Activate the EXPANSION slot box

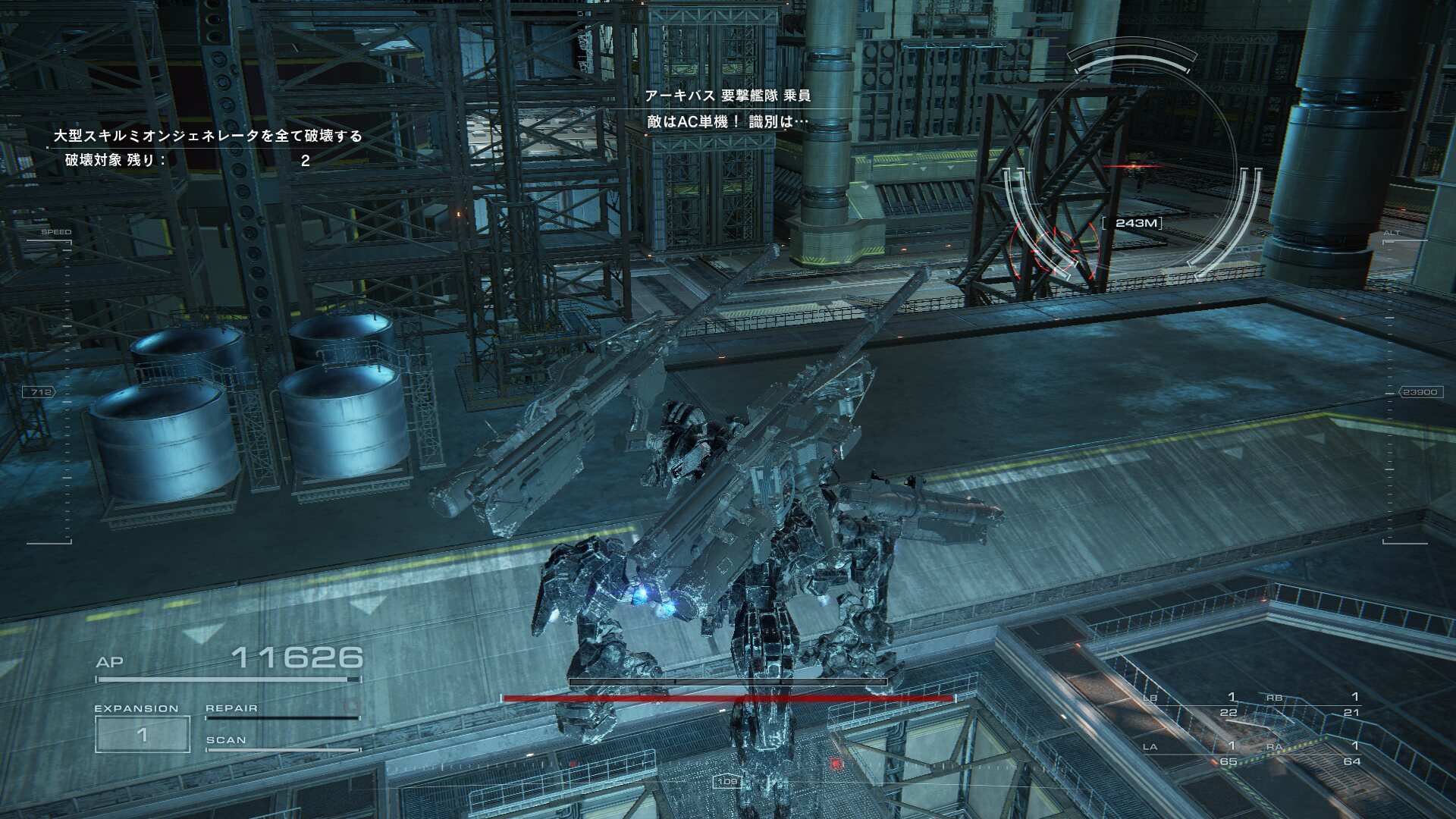click(x=142, y=734)
